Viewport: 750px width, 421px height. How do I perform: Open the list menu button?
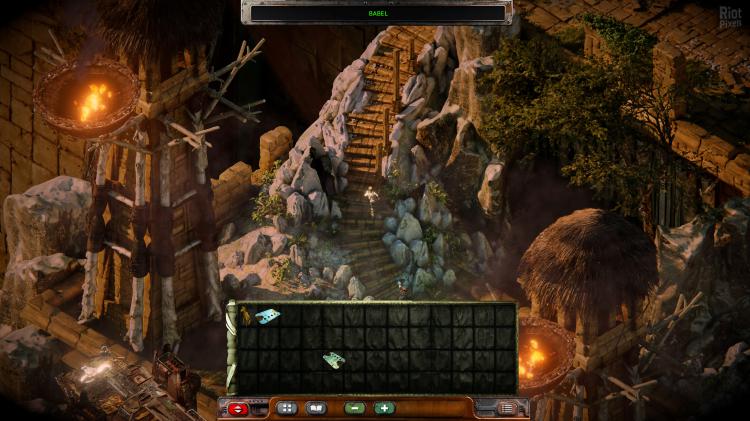508,408
